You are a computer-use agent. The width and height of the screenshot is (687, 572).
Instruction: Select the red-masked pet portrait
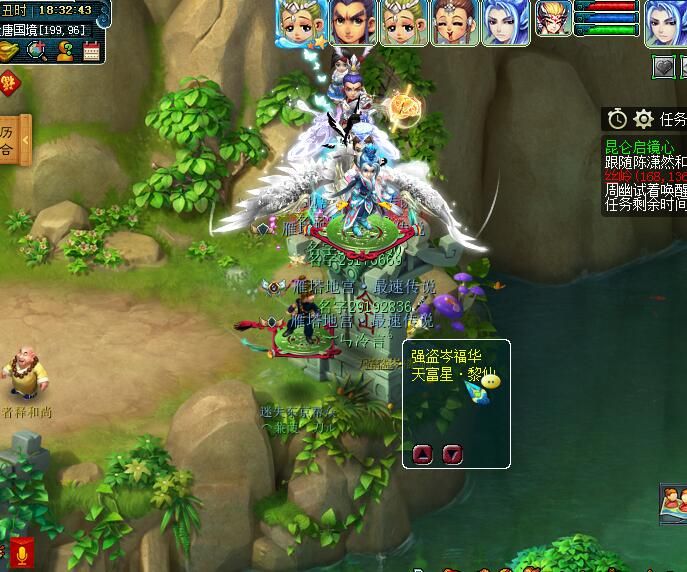click(553, 18)
